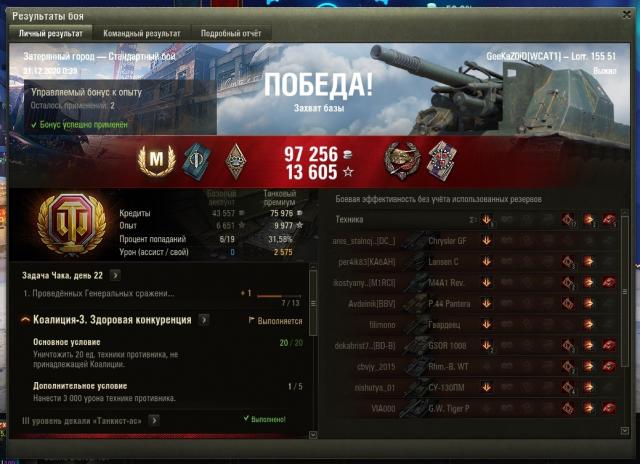
Task: Click the gold M mastery badge
Action: (155, 157)
